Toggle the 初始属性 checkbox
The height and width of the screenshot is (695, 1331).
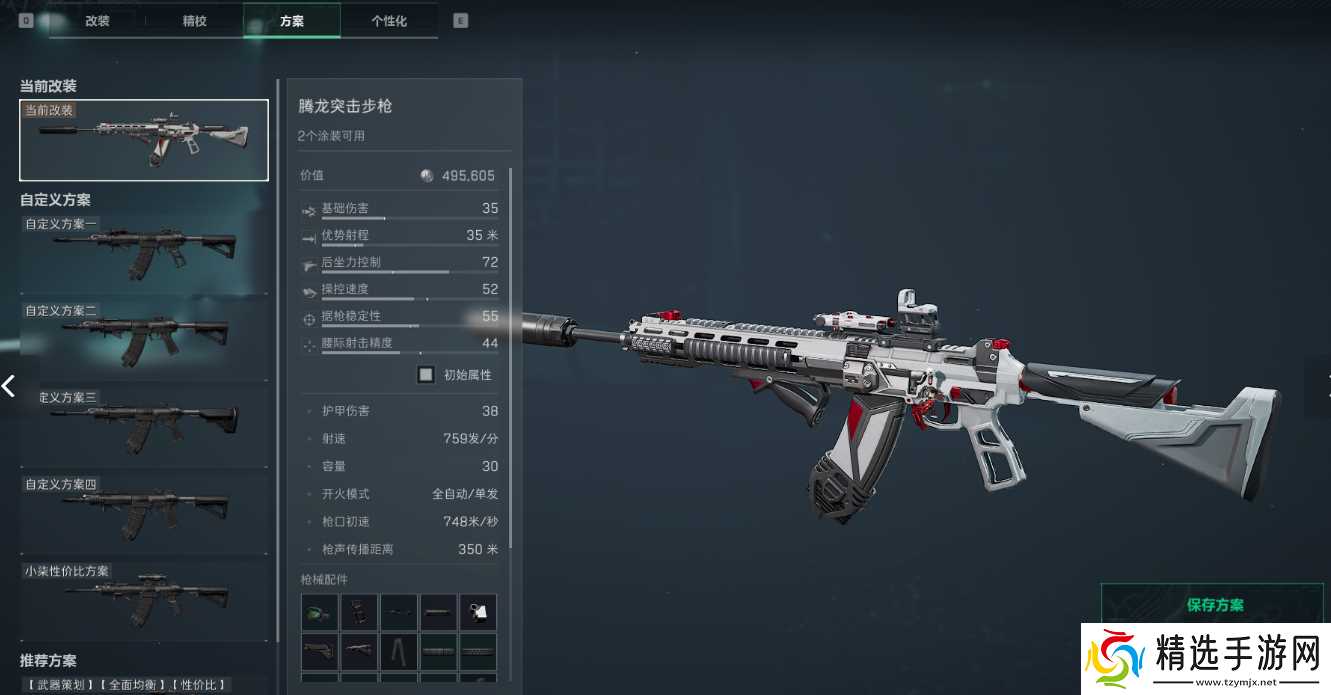click(x=426, y=375)
